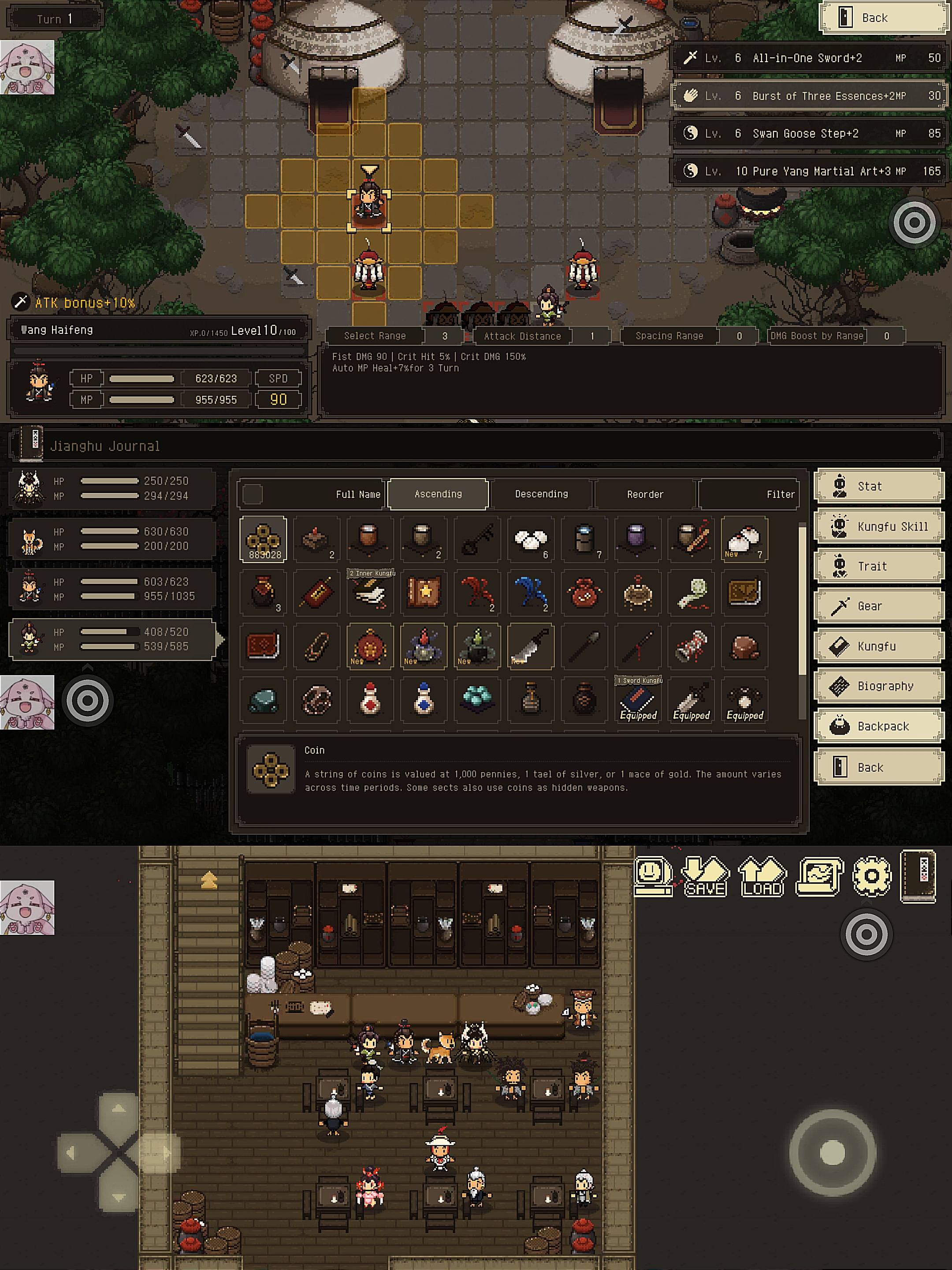This screenshot has height=1270, width=952.
Task: Select the All-in-One Sword+2 skill
Action: tap(809, 58)
